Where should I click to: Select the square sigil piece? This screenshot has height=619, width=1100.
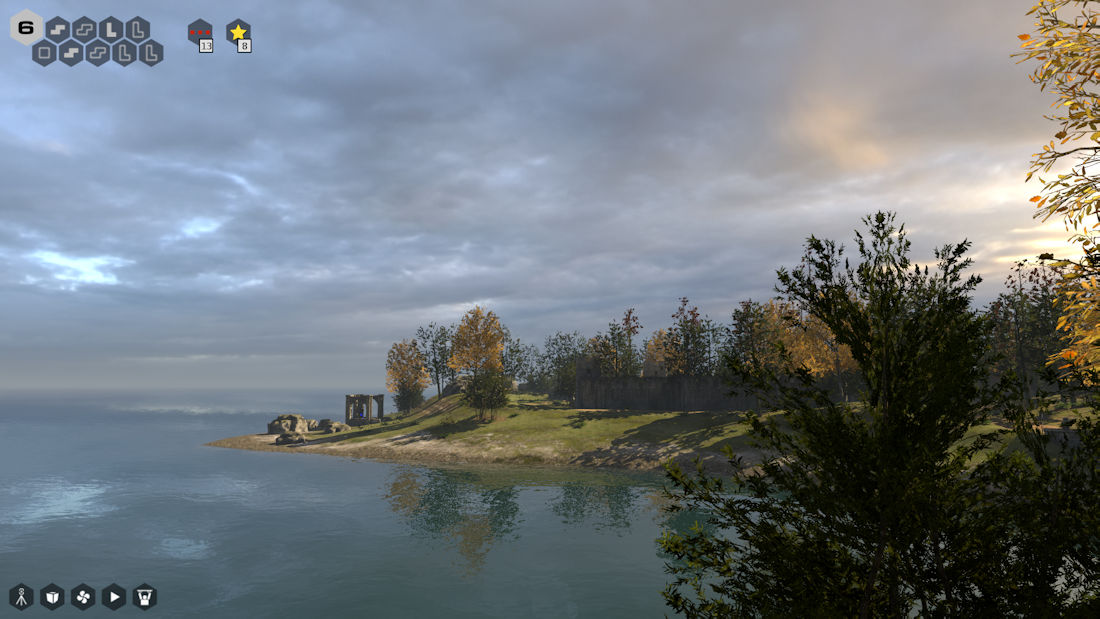tap(44, 53)
